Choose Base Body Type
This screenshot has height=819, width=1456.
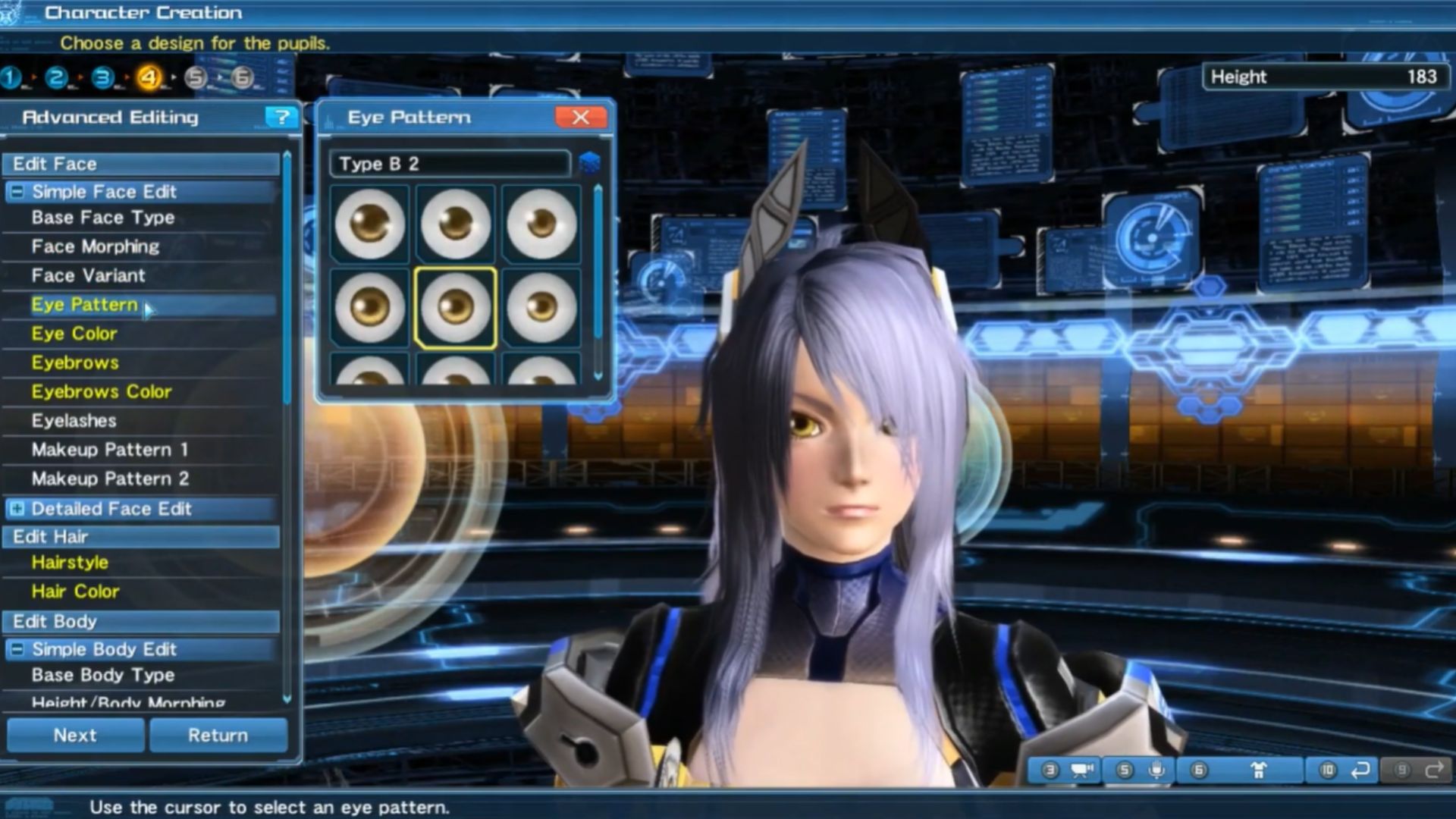[103, 675]
